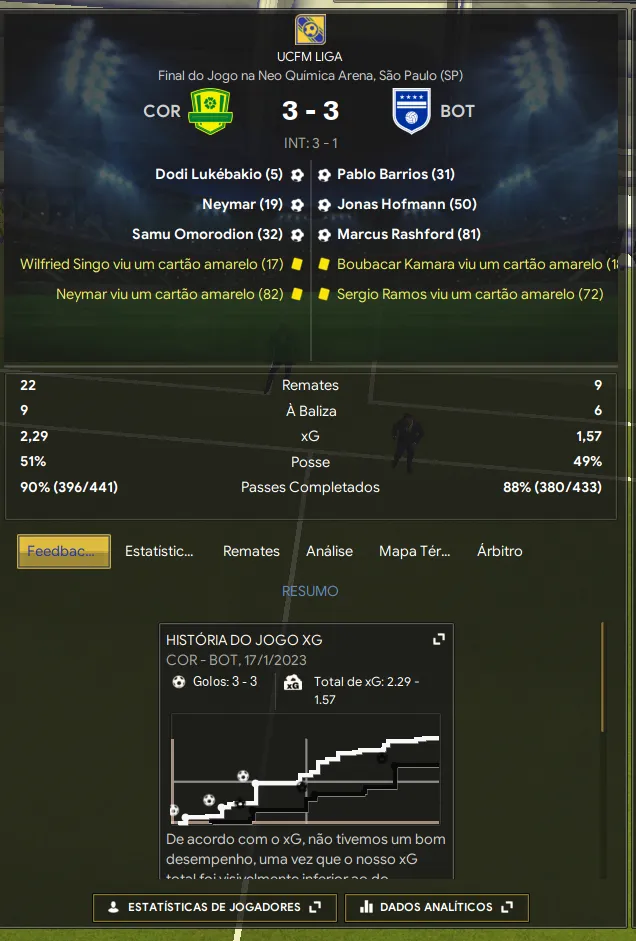Expand the História do Jogo xG panel
Screen dimensions: 636x941
pyautogui.click(x=438, y=639)
